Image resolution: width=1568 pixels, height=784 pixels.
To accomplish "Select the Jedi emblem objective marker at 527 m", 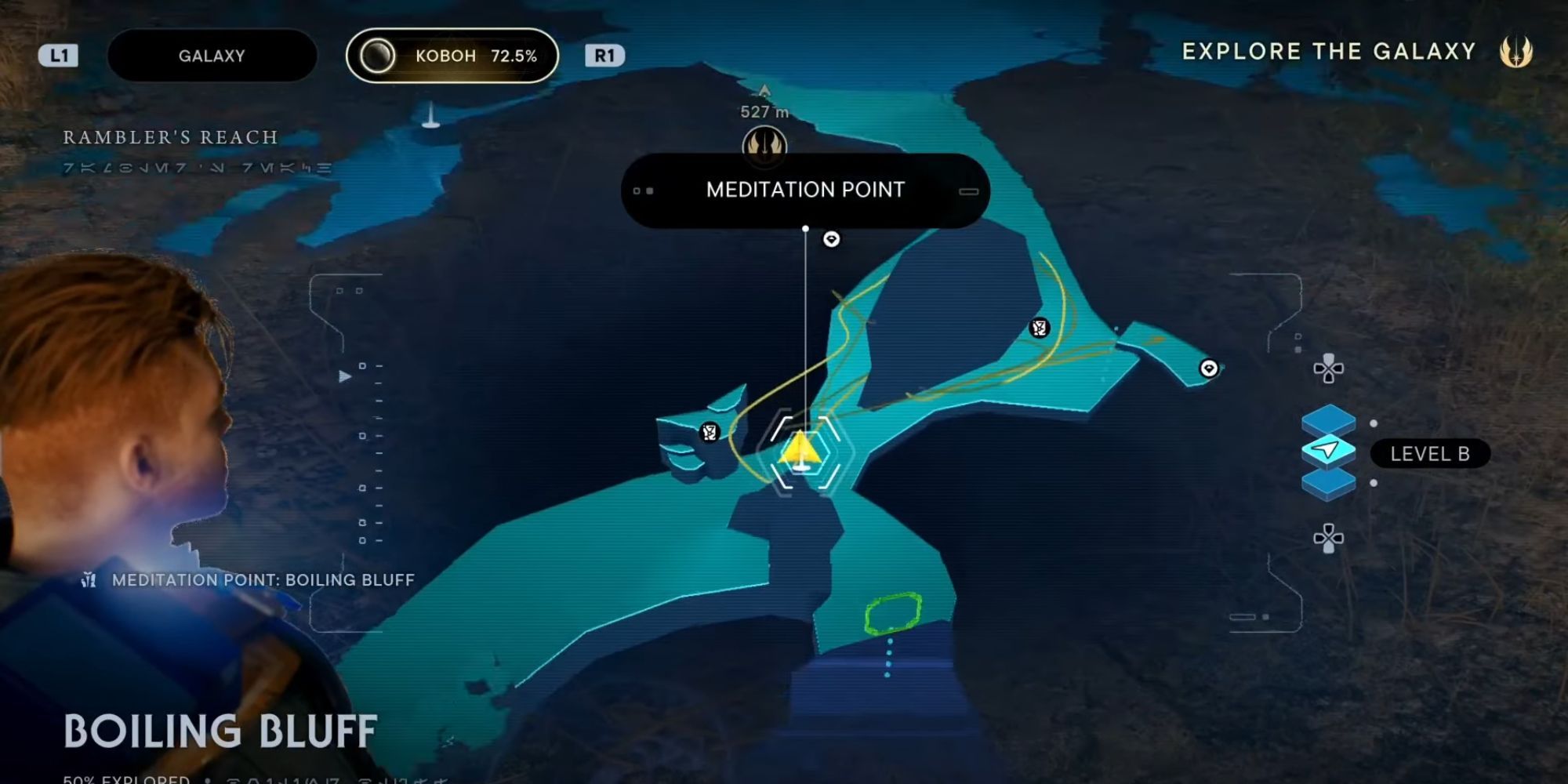I will [764, 144].
